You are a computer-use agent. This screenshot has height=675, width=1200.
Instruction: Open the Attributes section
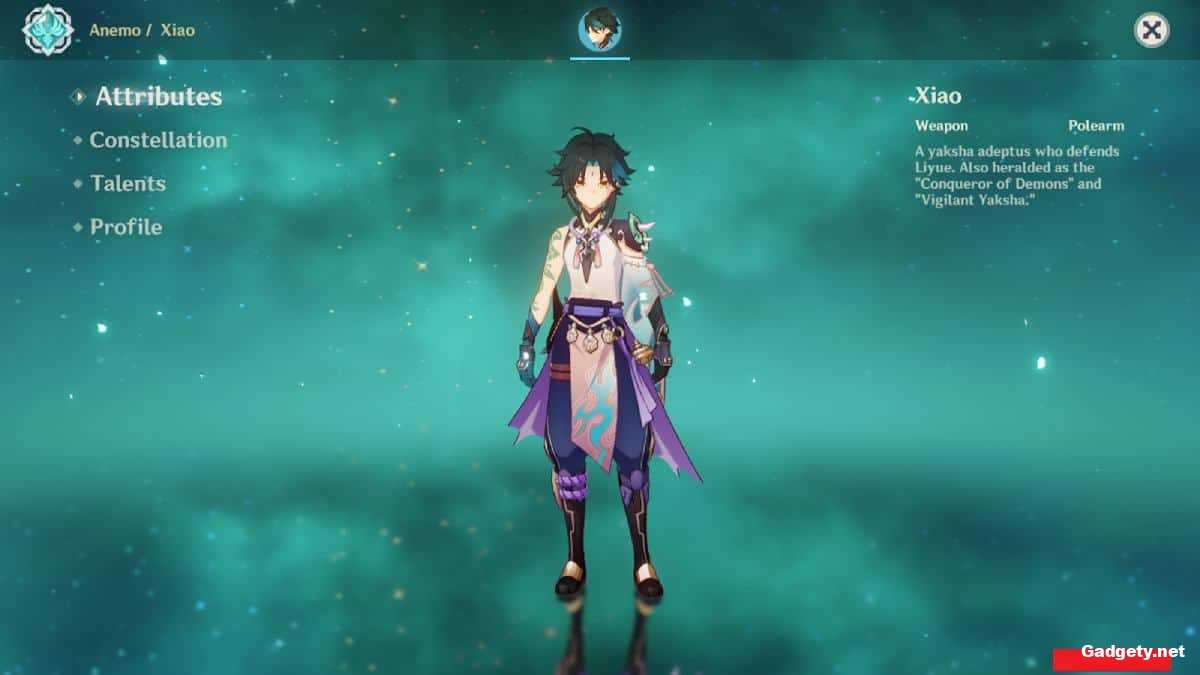coord(158,97)
